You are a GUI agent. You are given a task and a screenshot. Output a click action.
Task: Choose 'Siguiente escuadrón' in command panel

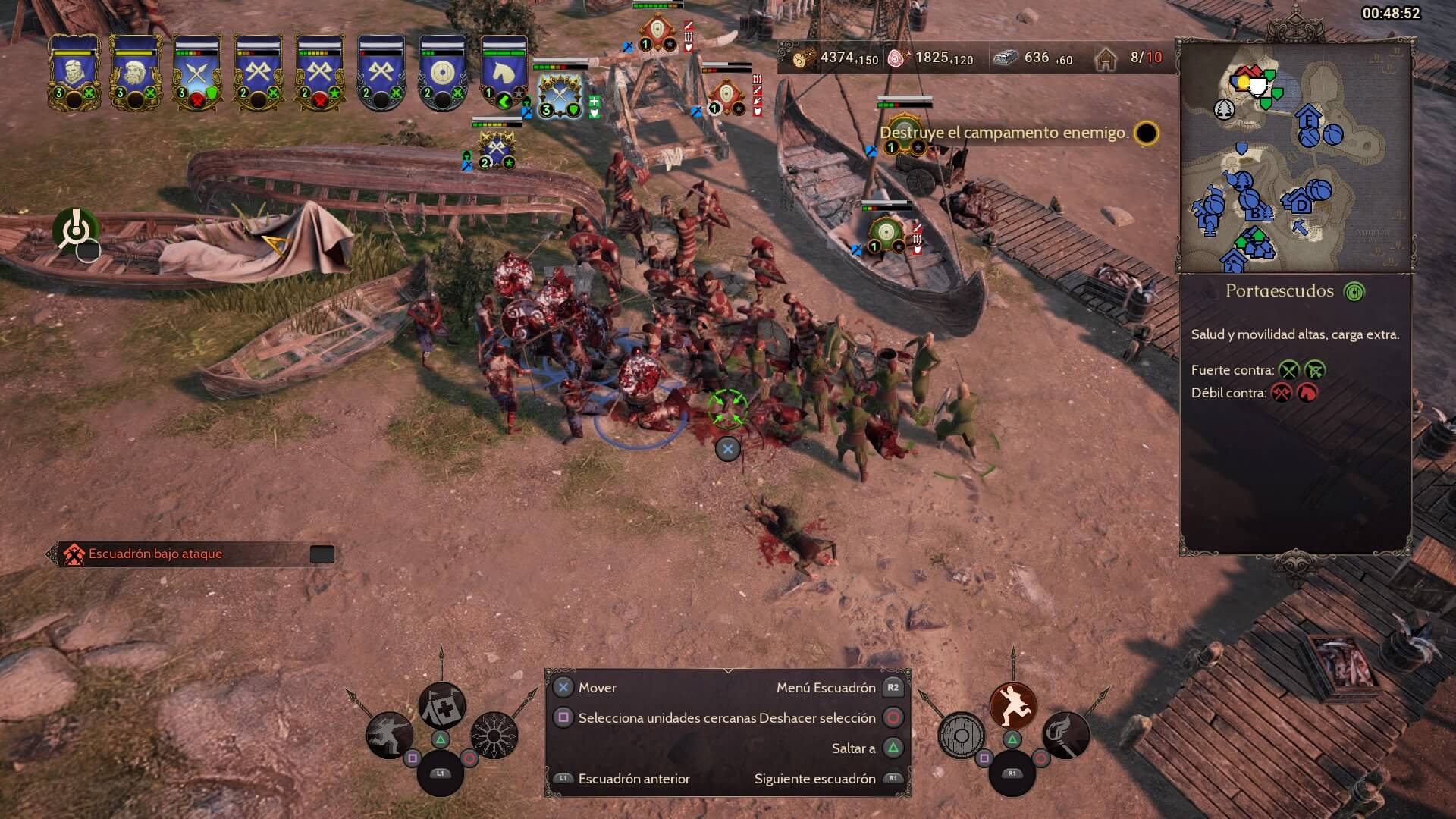(x=815, y=779)
